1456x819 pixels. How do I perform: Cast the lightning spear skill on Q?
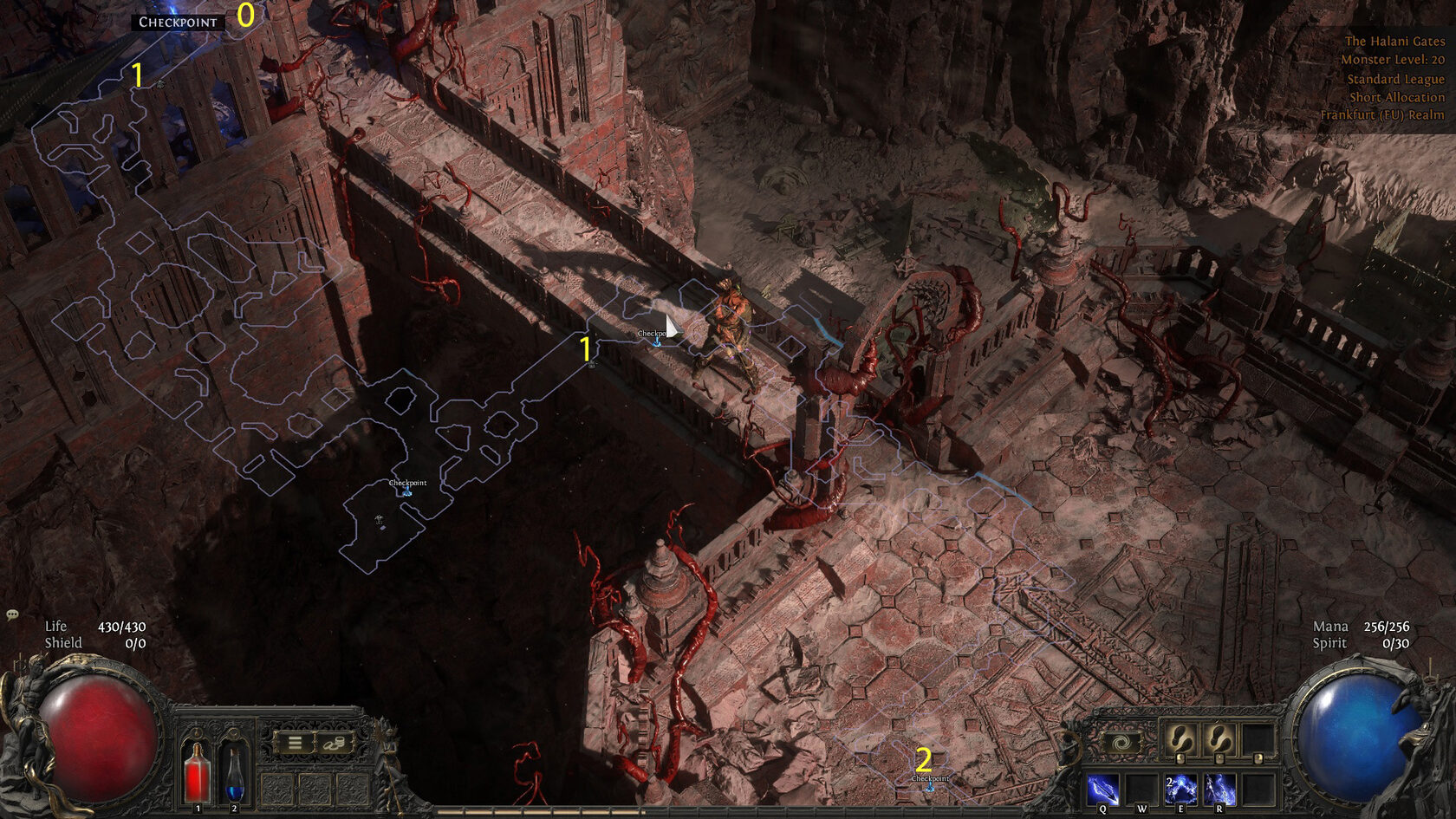(1102, 790)
